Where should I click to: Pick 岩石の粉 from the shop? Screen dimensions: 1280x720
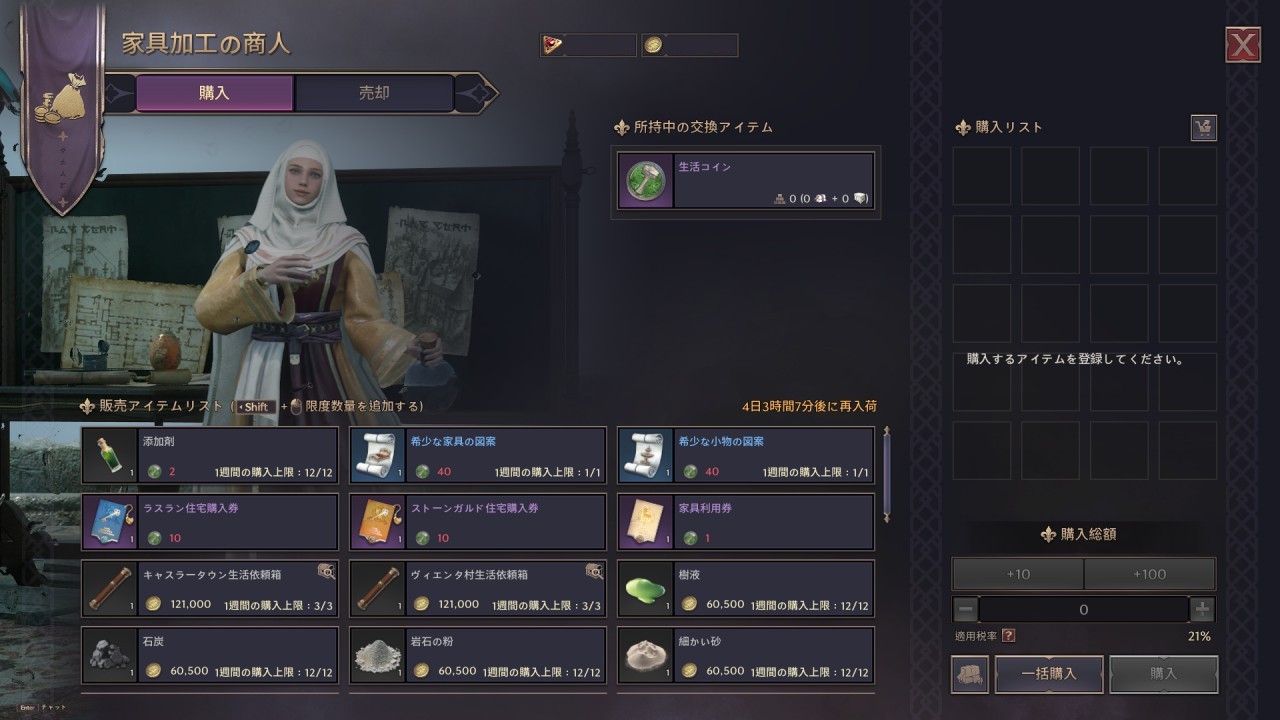click(x=478, y=655)
